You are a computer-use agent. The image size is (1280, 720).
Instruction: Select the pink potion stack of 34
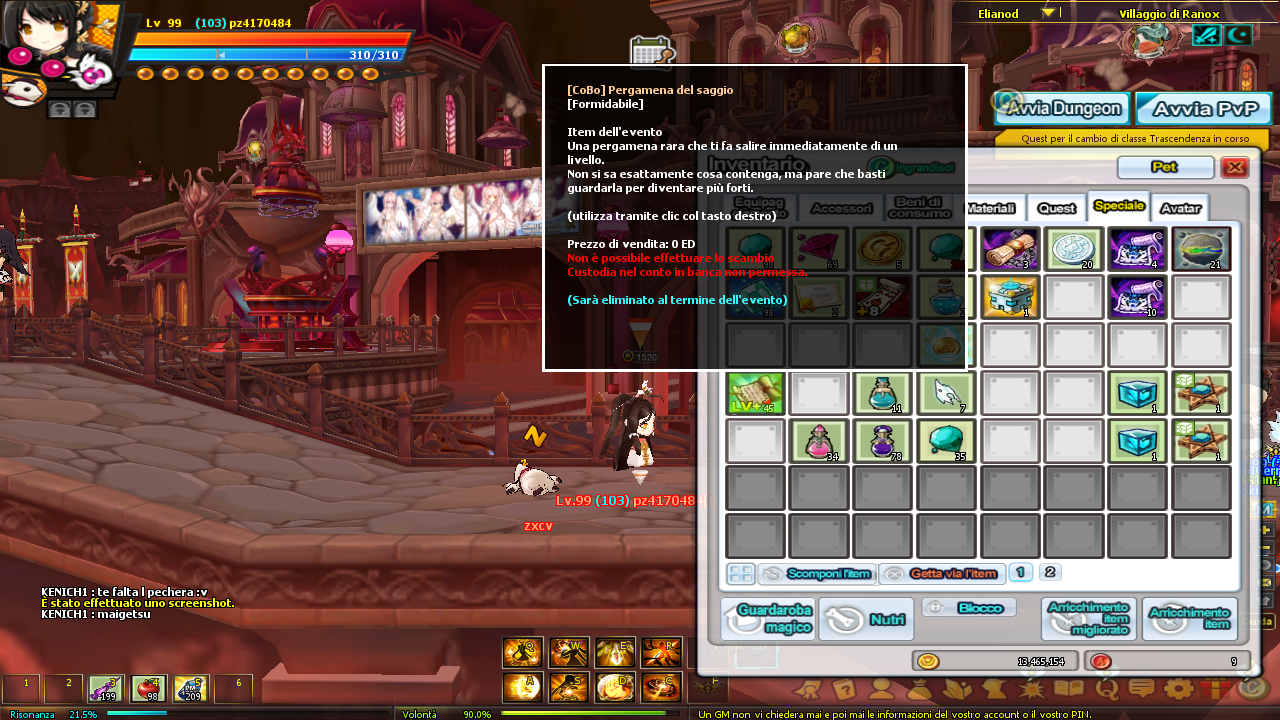point(817,441)
